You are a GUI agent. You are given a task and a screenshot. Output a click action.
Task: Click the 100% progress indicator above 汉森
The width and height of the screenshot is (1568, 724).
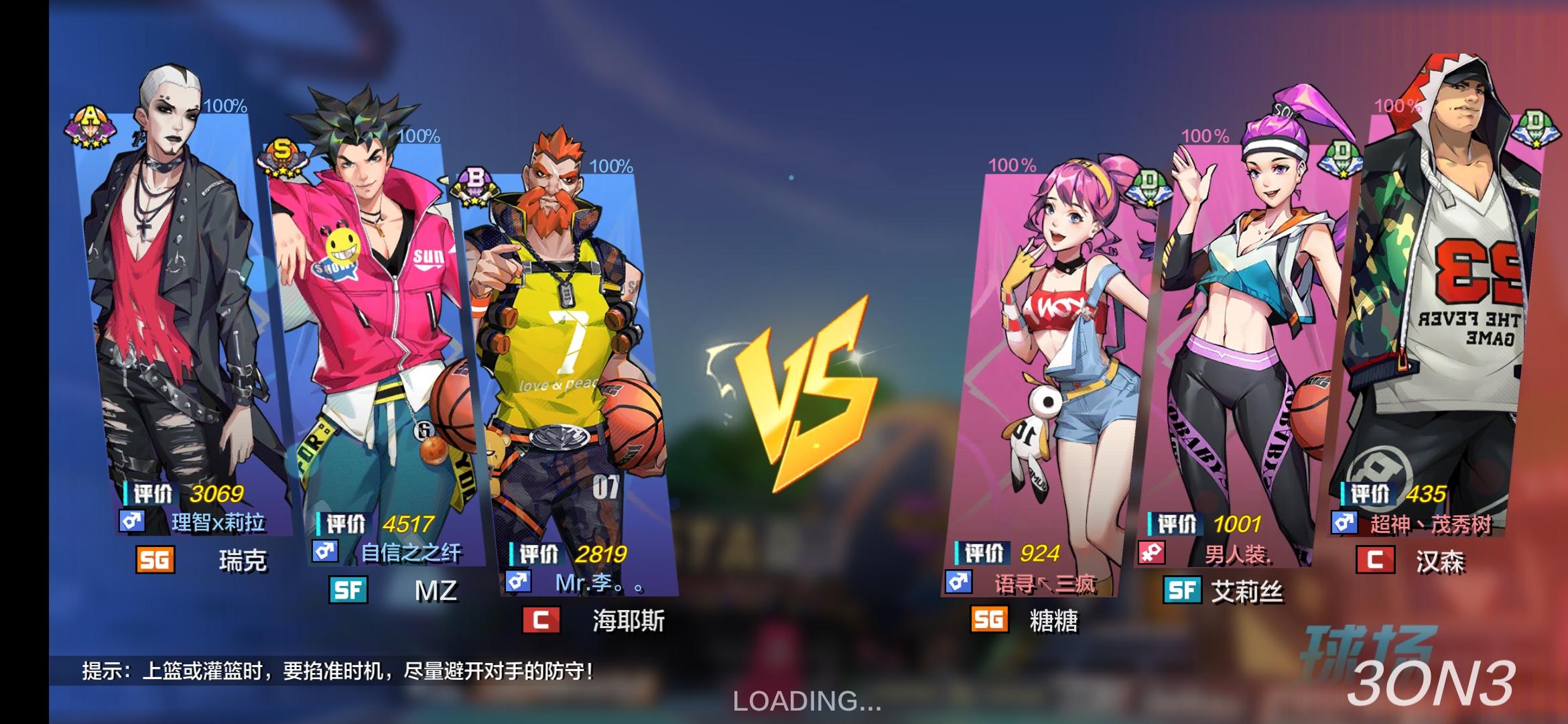click(1398, 106)
